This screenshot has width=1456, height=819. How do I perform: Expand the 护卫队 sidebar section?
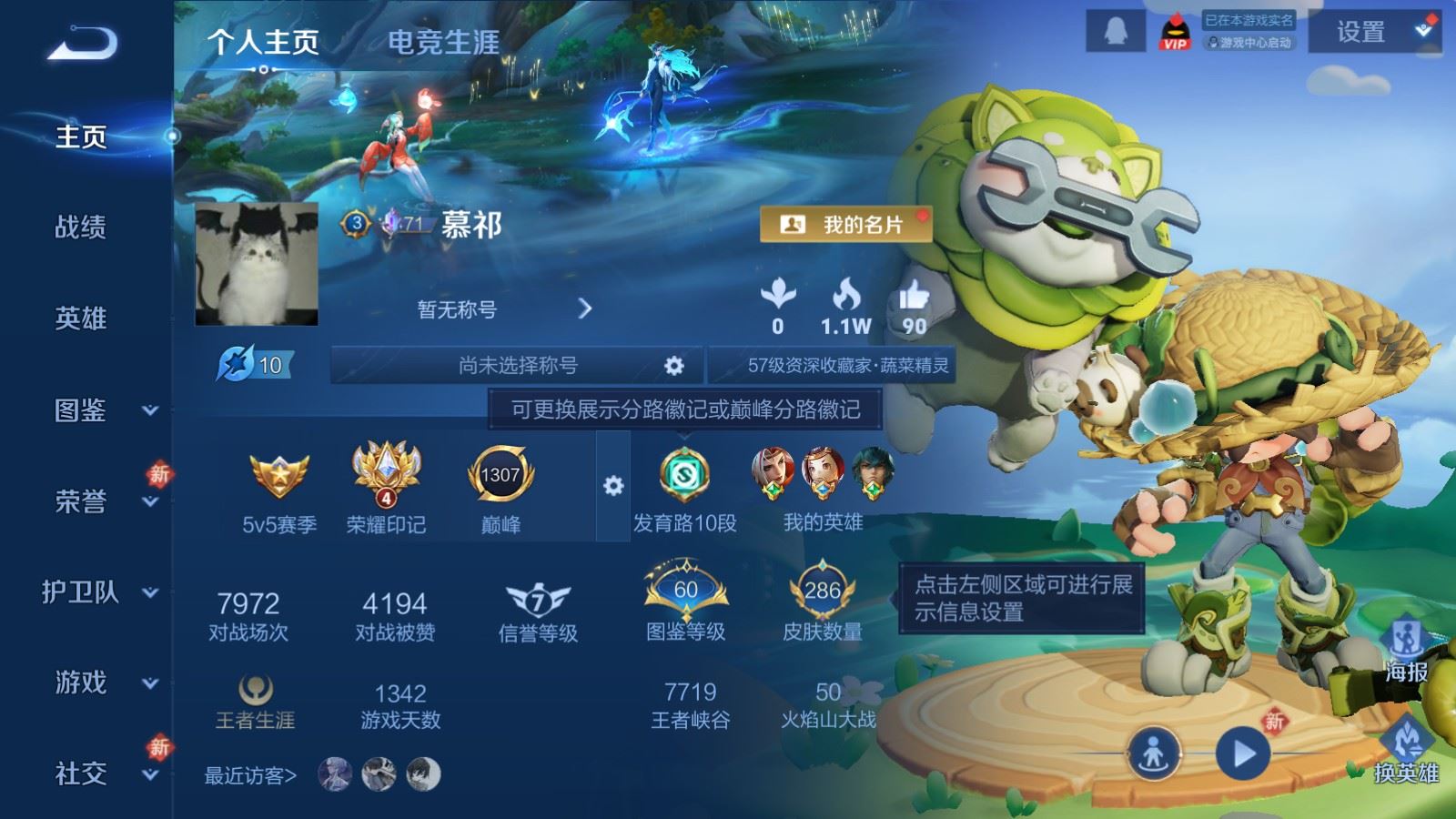82,593
